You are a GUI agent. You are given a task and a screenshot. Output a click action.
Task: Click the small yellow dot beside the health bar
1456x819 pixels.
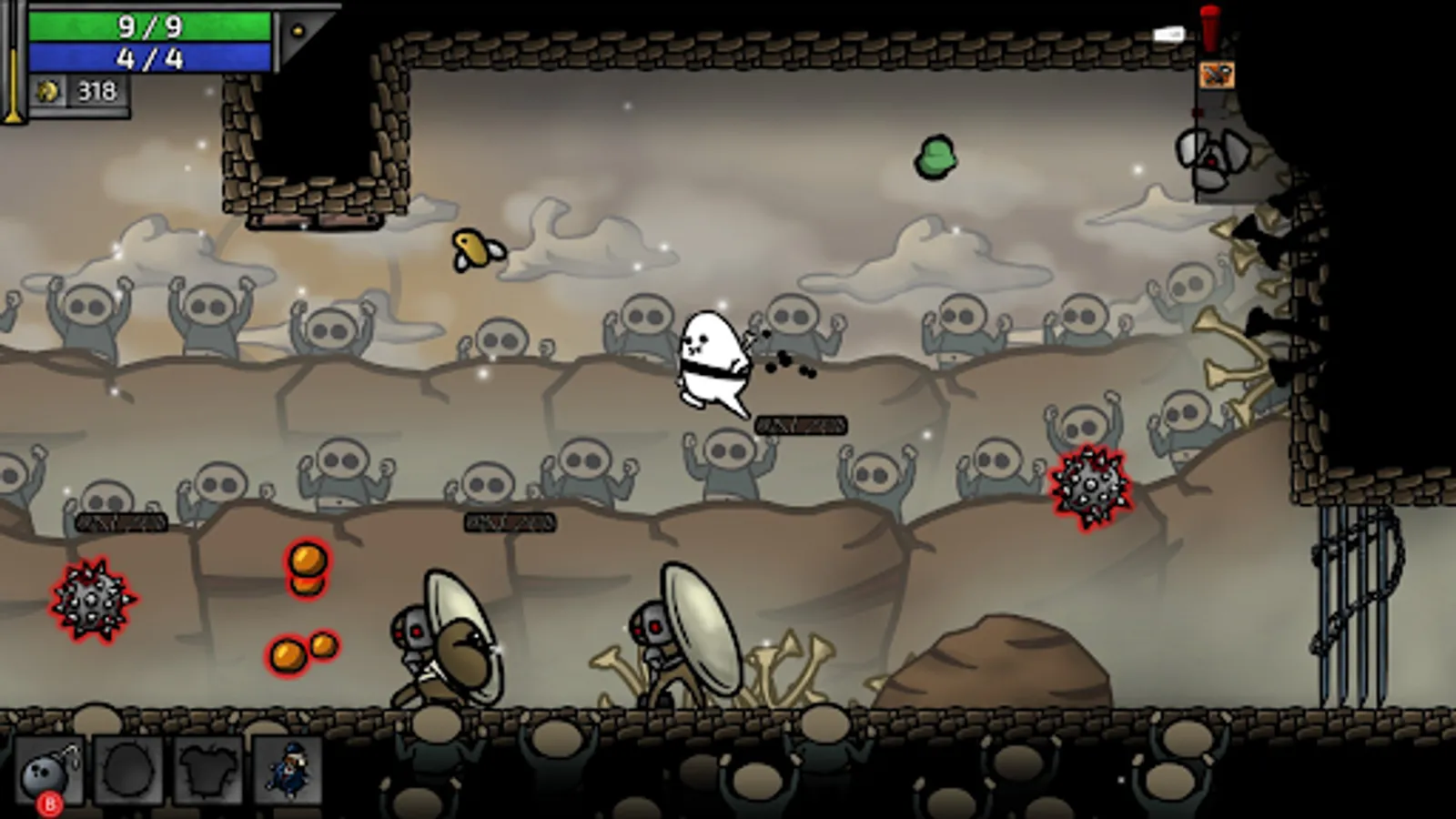coord(296,29)
